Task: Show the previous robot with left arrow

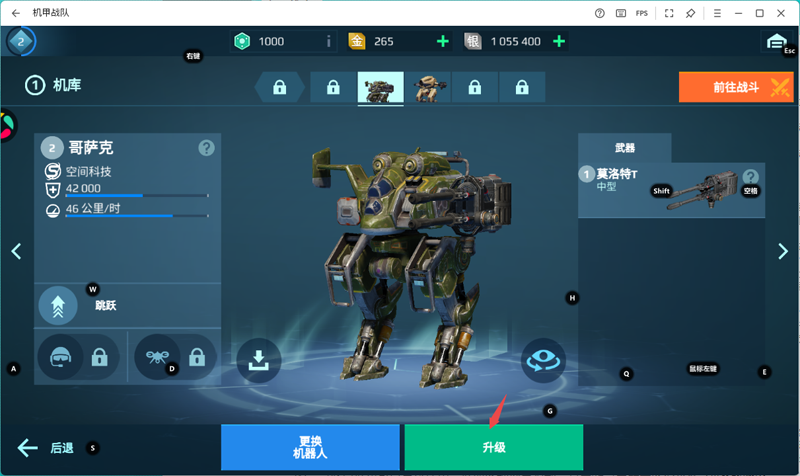Action: click(x=16, y=251)
